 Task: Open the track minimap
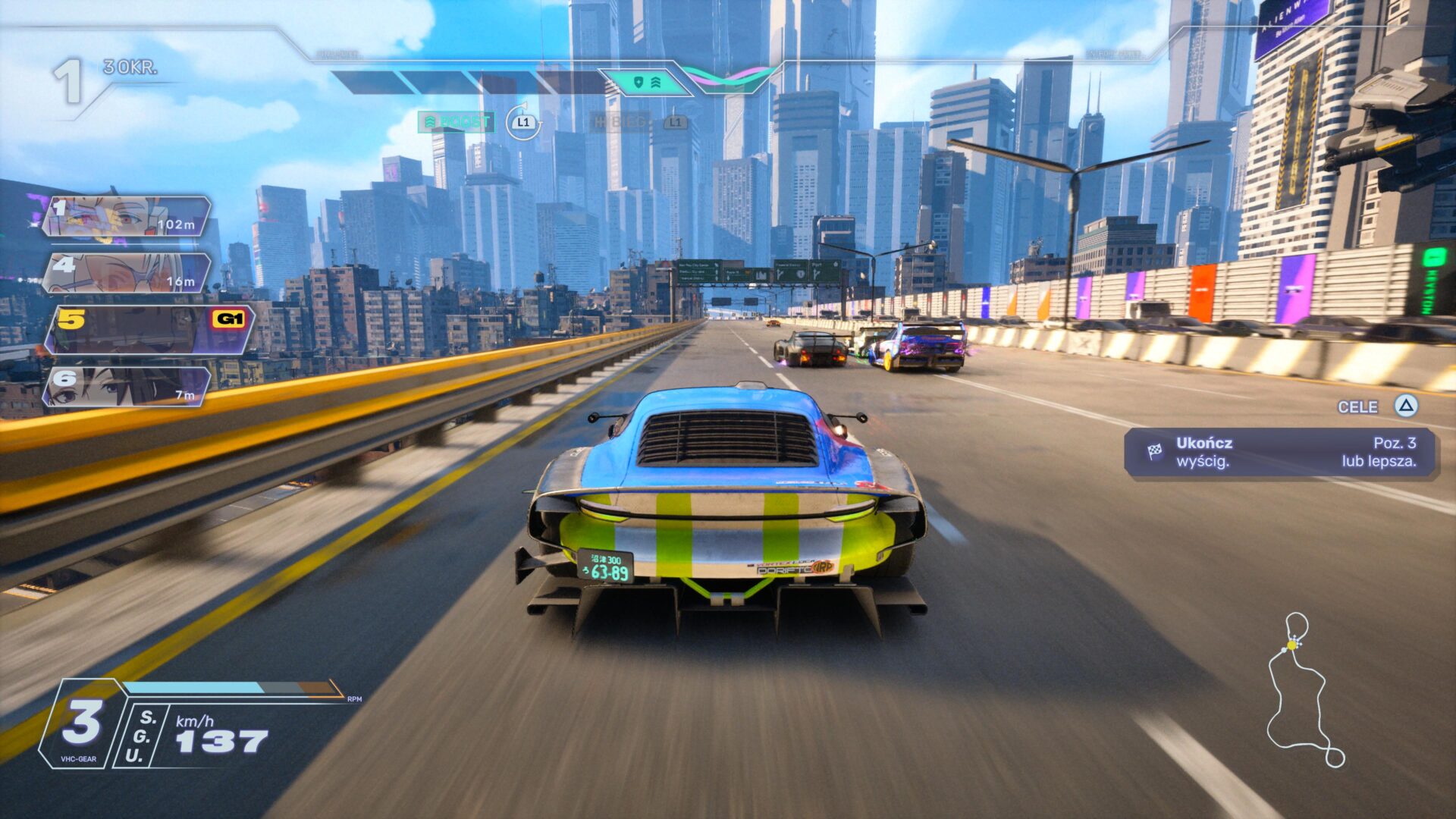click(x=1303, y=690)
